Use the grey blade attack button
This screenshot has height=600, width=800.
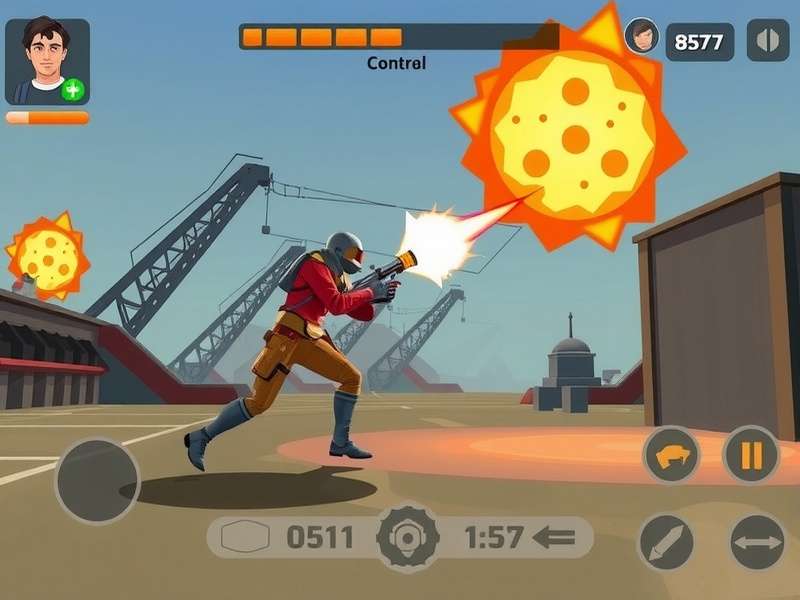point(667,542)
